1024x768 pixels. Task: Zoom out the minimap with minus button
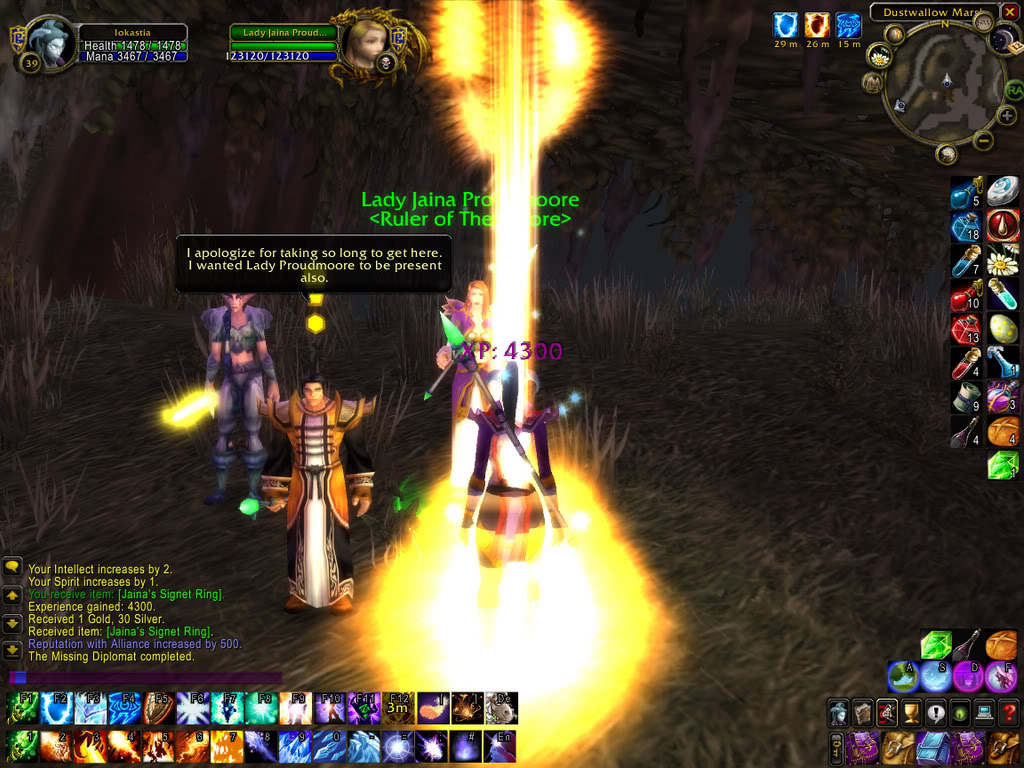click(x=983, y=141)
